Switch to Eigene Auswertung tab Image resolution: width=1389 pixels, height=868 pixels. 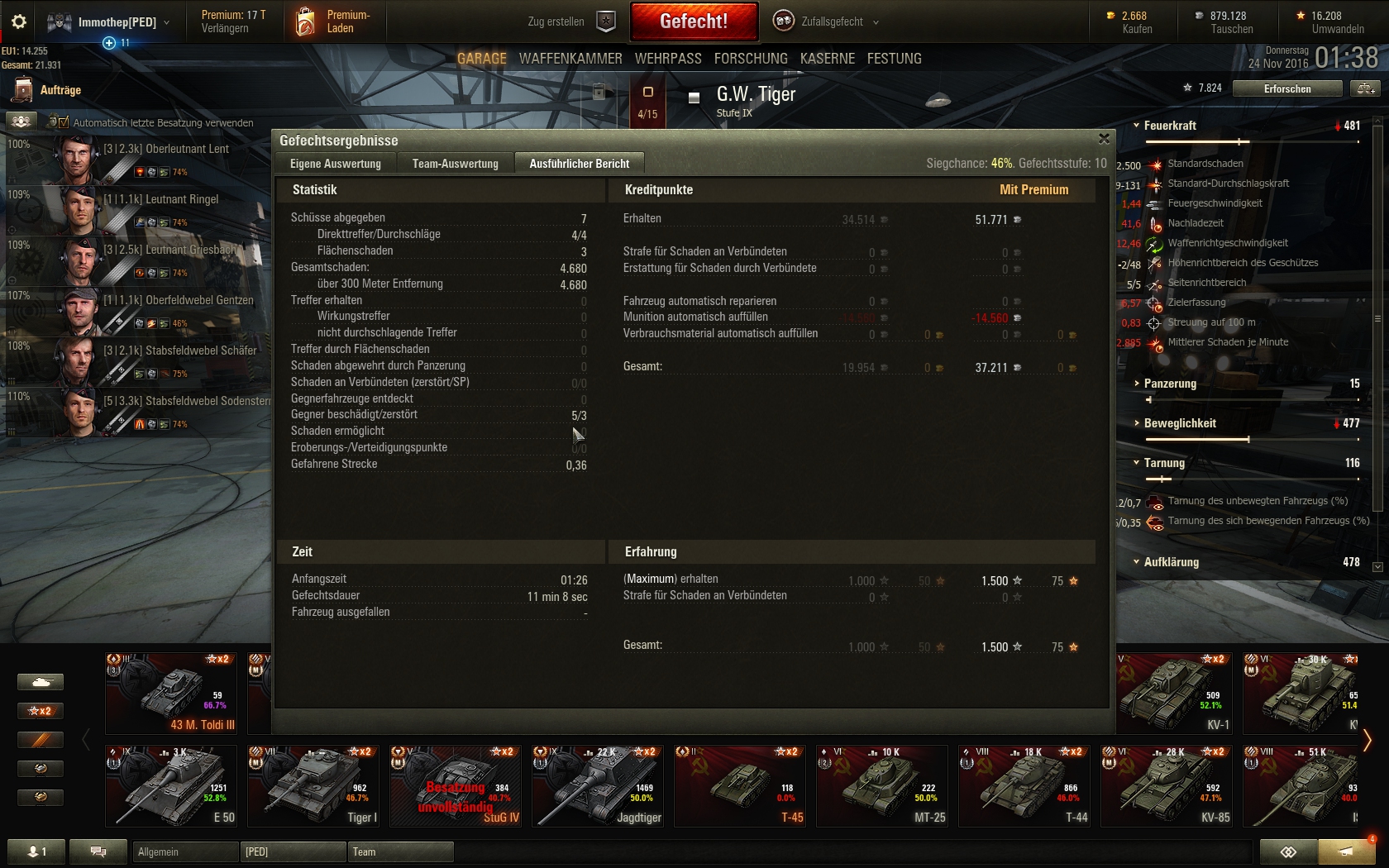point(336,164)
